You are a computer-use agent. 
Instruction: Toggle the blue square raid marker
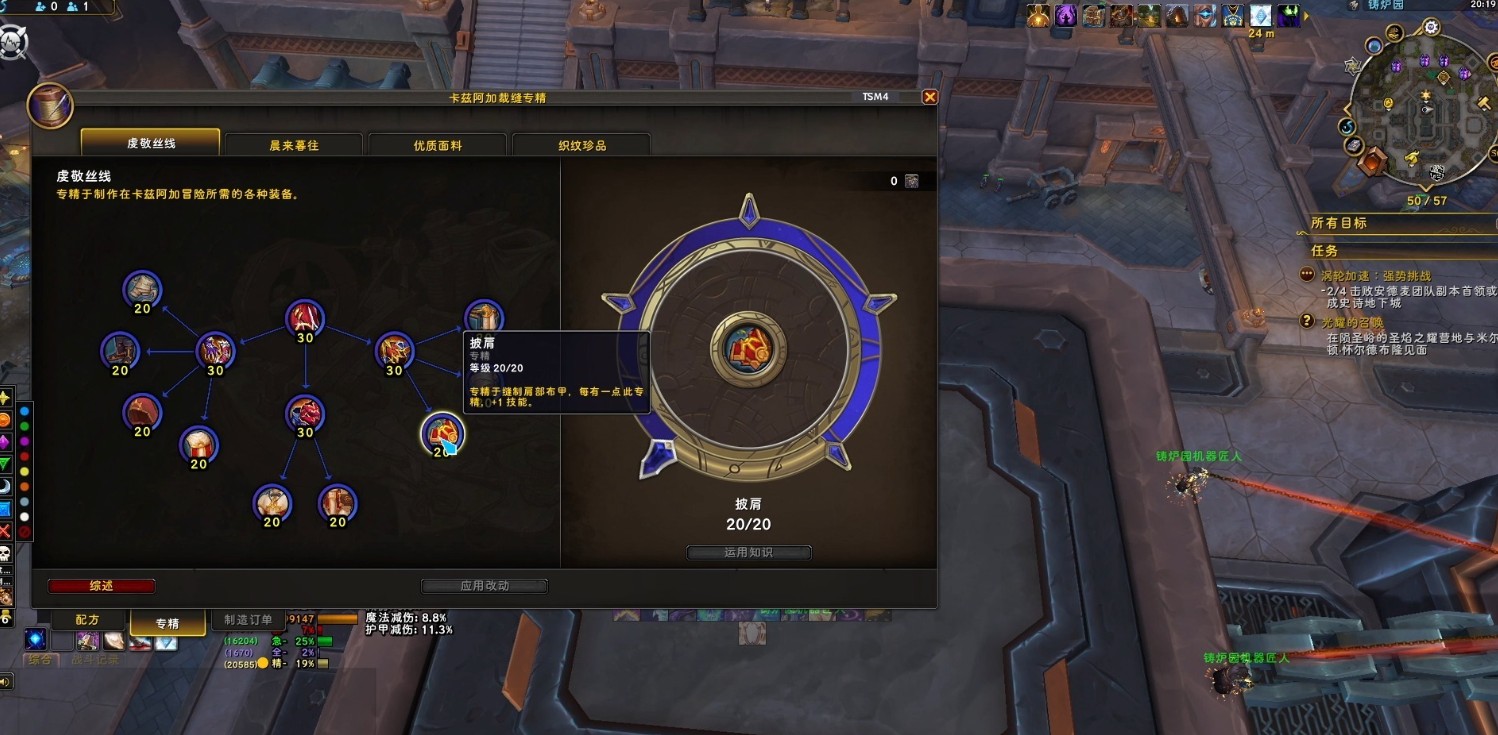point(6,505)
